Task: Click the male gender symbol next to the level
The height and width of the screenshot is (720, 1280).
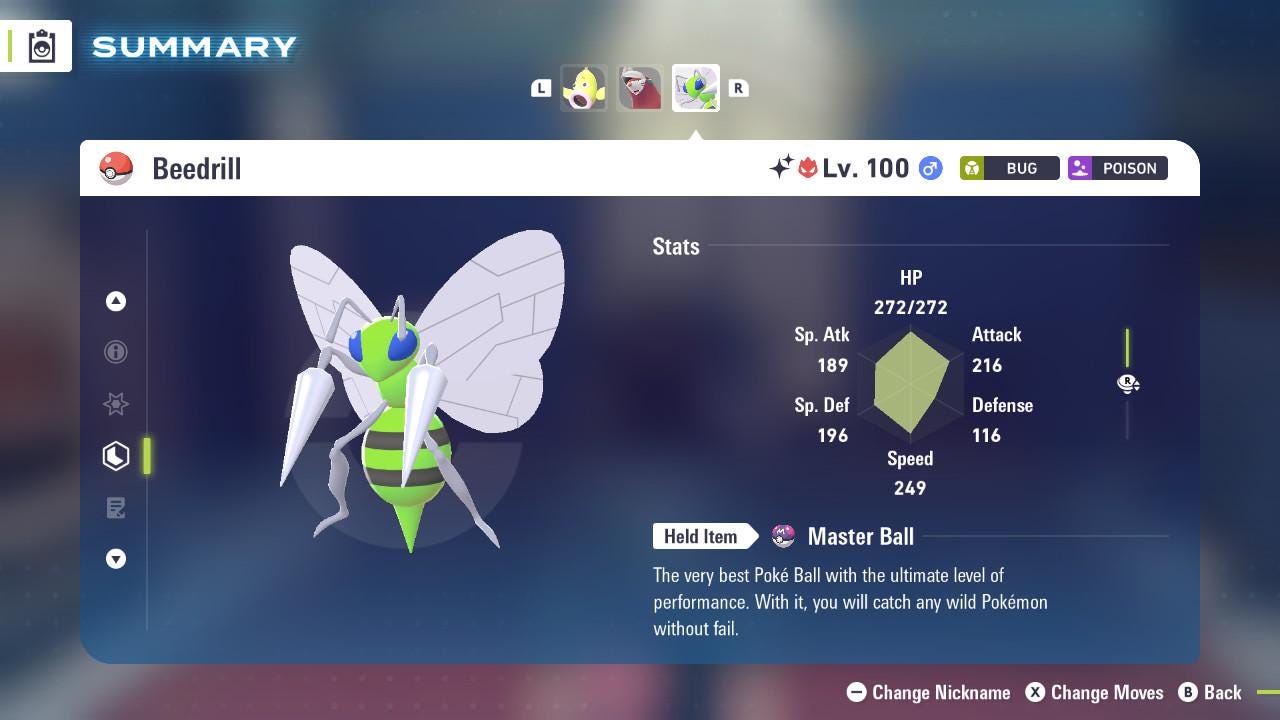Action: pyautogui.click(x=929, y=168)
